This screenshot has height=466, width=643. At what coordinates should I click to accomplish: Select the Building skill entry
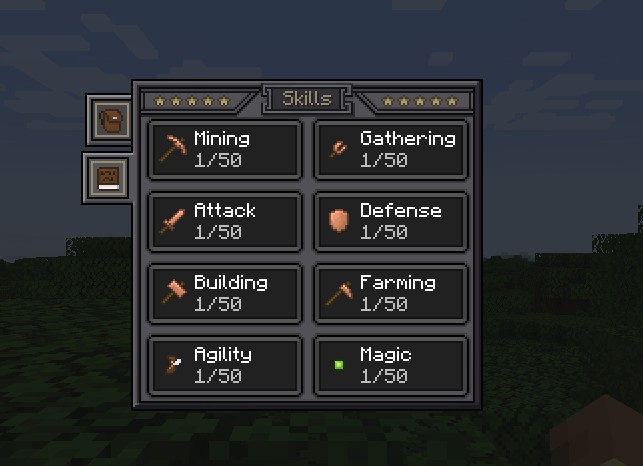[x=224, y=293]
